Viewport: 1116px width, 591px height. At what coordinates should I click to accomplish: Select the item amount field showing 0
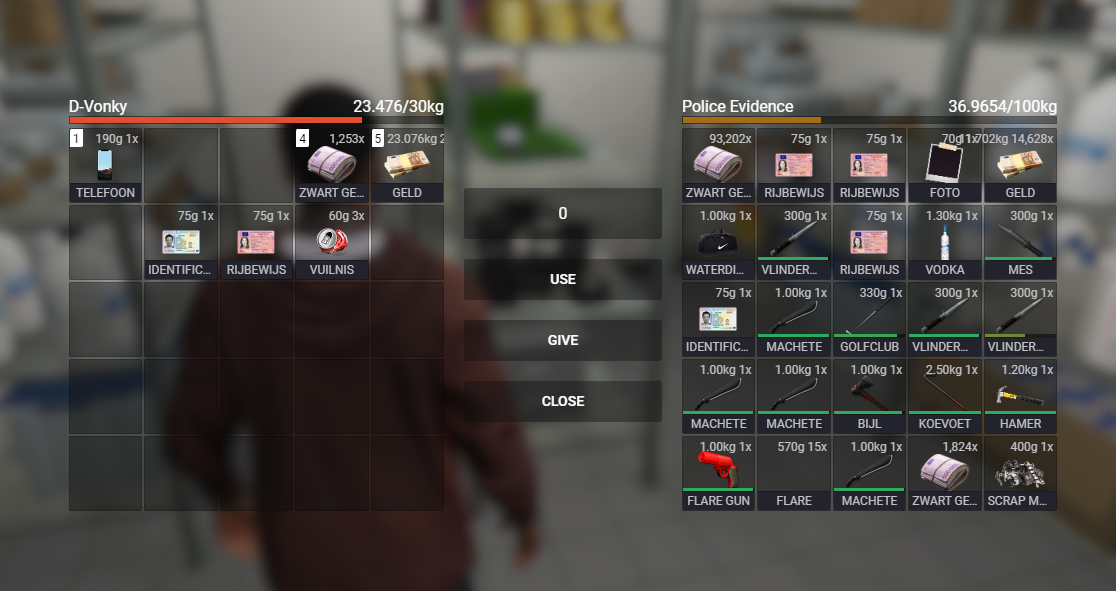tap(562, 213)
